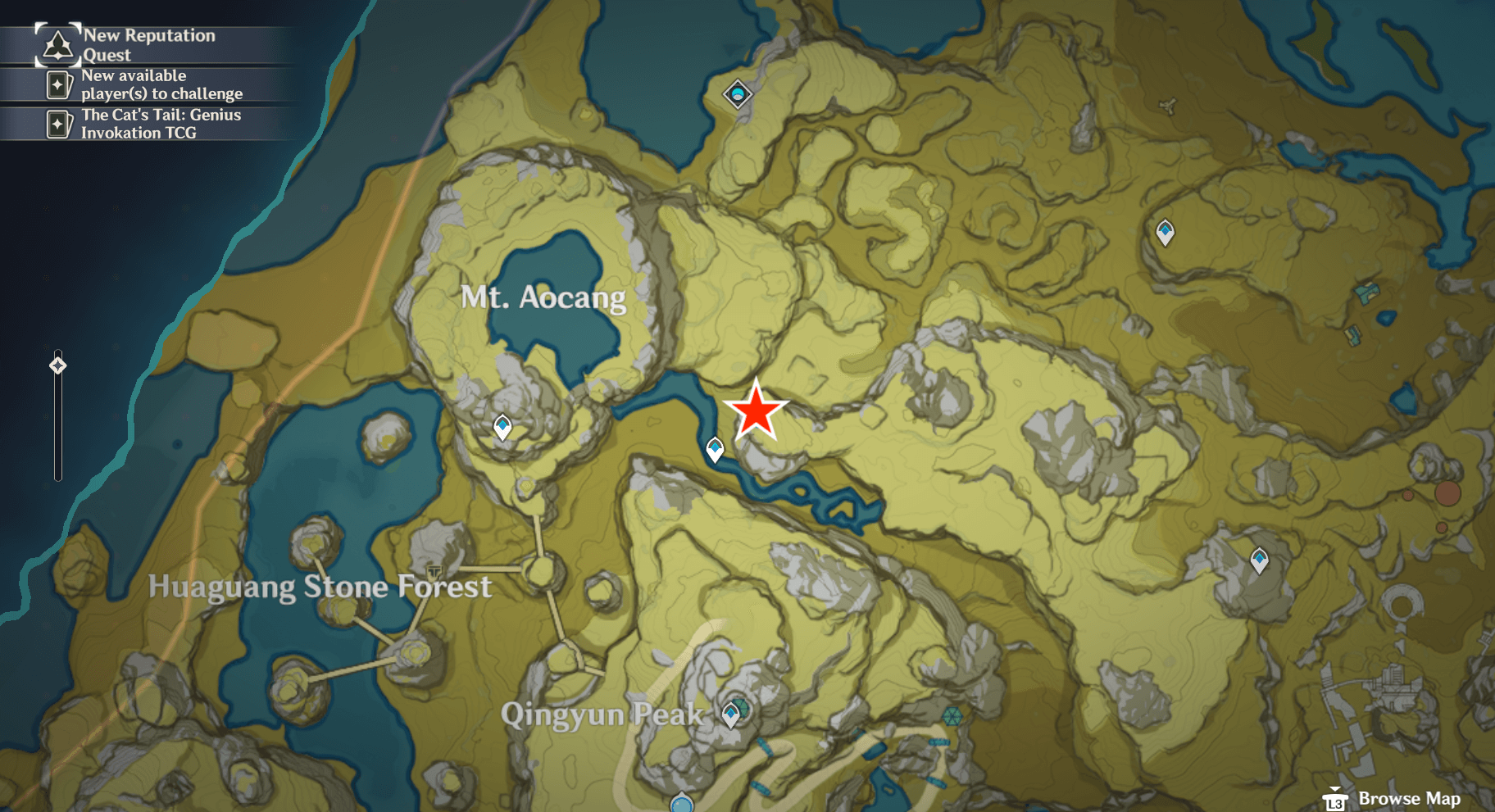Select the teleport waypoint on Mt. Aocang's southern slope
The height and width of the screenshot is (812, 1495).
click(x=501, y=425)
